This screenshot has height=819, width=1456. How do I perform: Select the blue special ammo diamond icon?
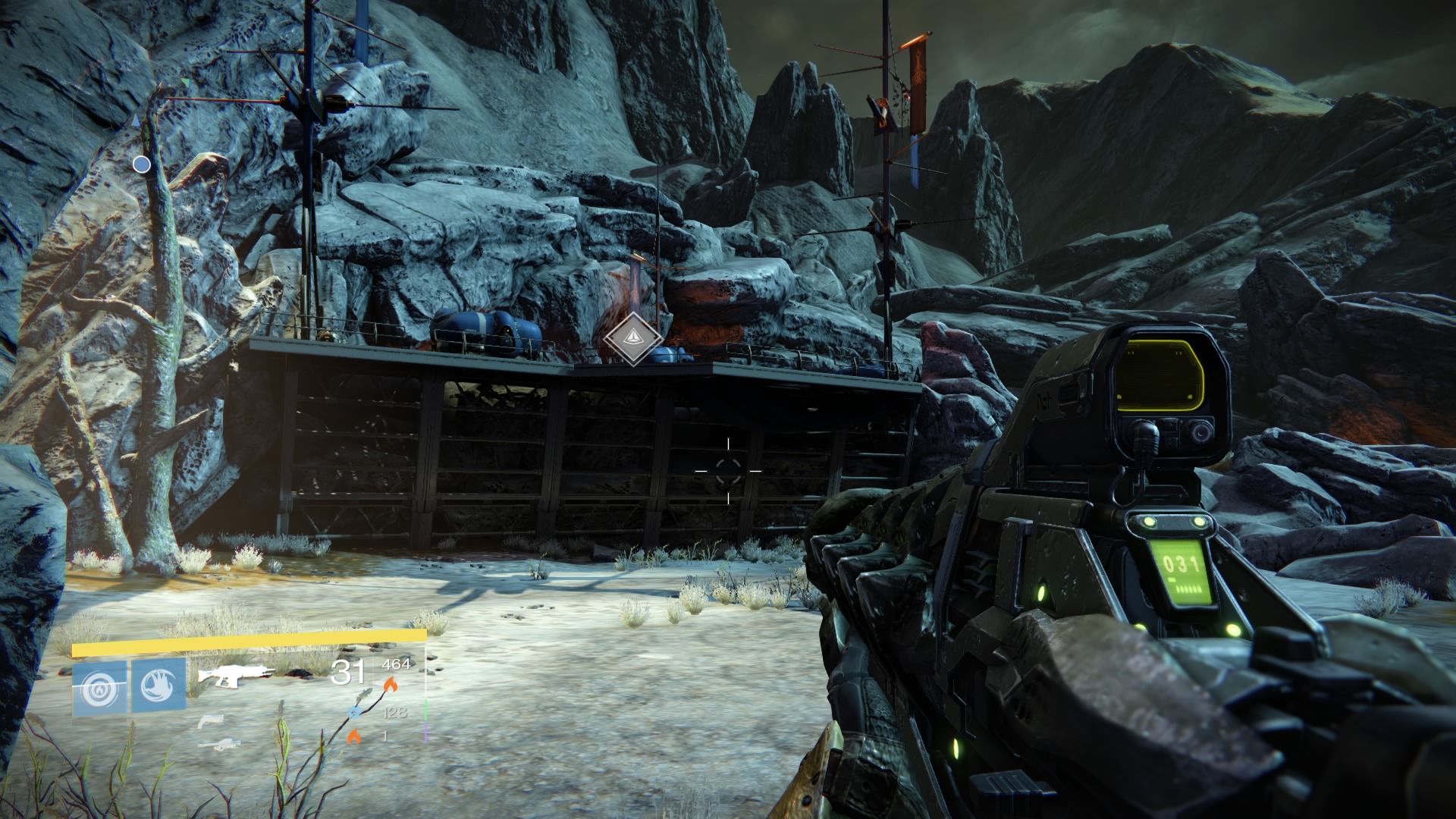click(355, 713)
